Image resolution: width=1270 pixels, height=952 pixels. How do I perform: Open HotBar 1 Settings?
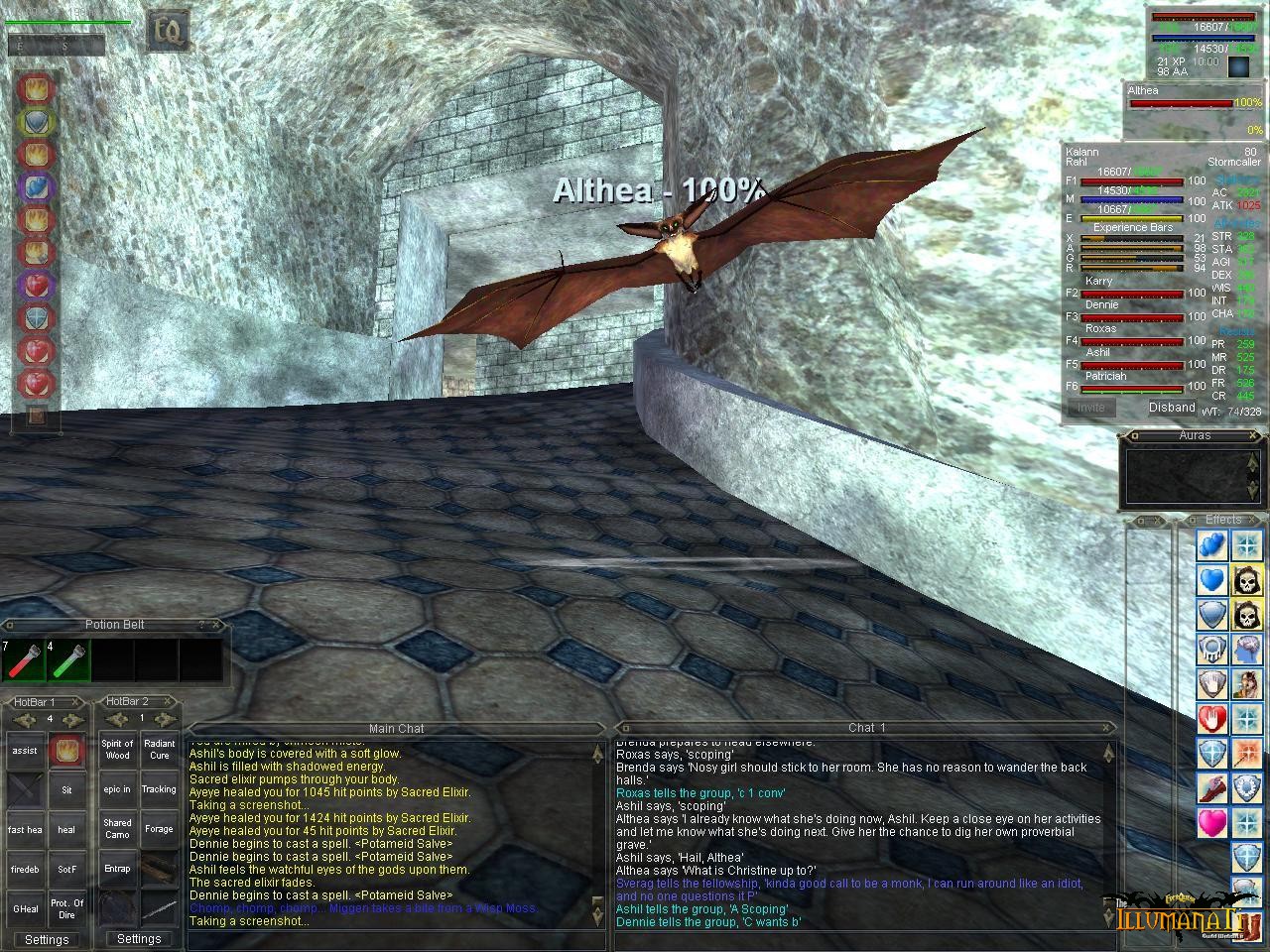click(47, 939)
